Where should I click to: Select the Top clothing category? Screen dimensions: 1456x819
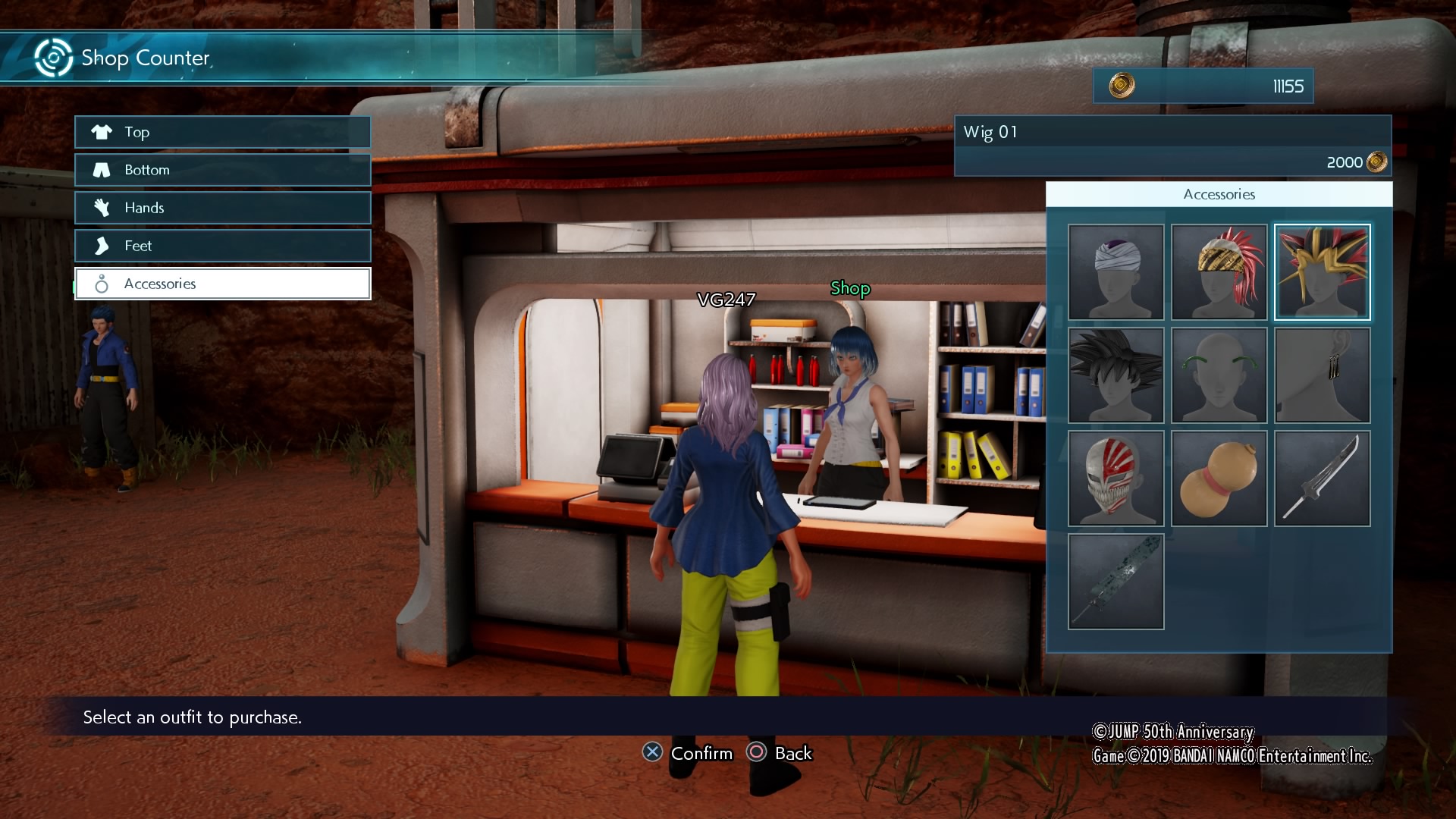click(x=222, y=132)
